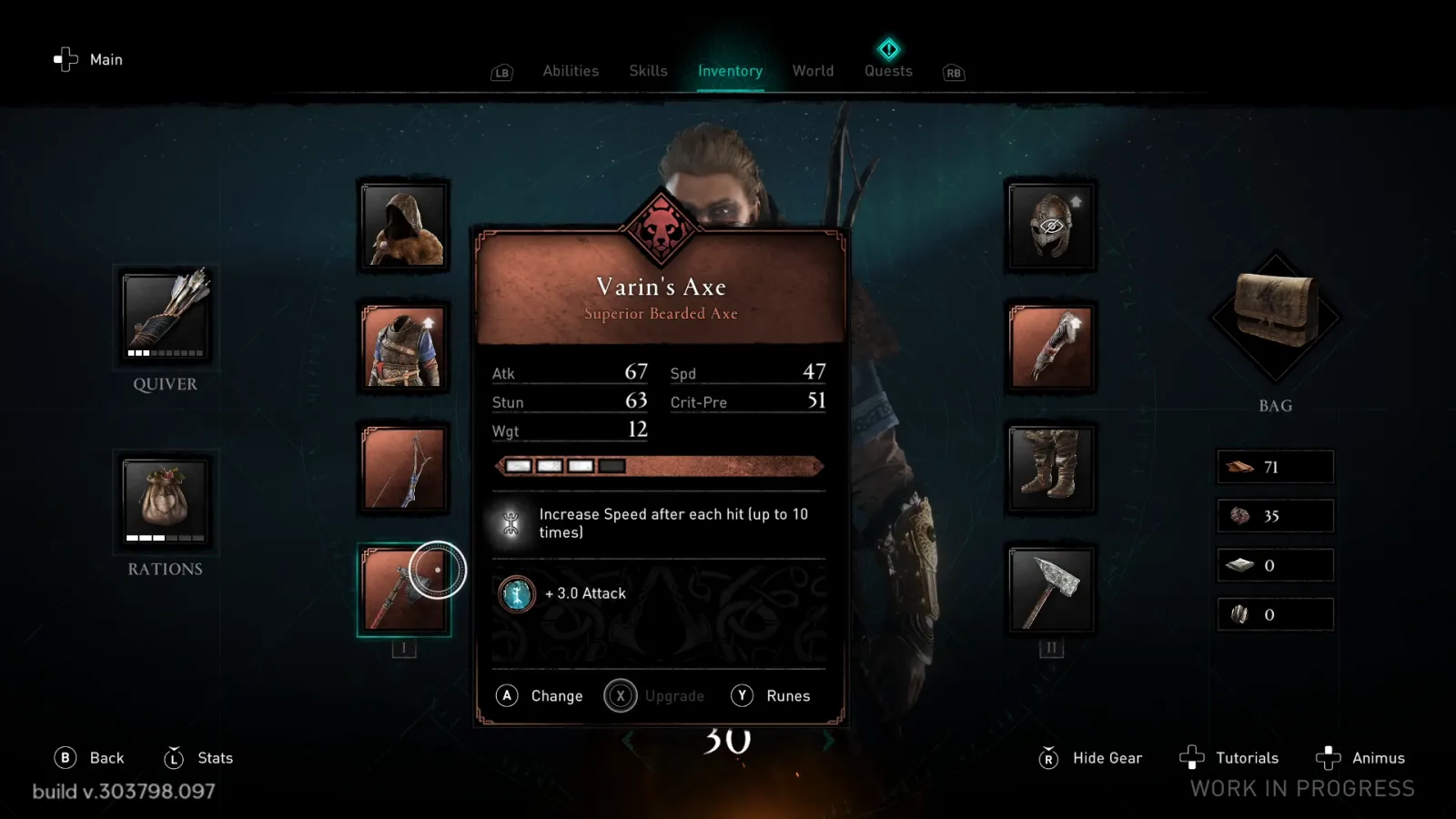Select the hooded cloak gear slot

point(404,226)
